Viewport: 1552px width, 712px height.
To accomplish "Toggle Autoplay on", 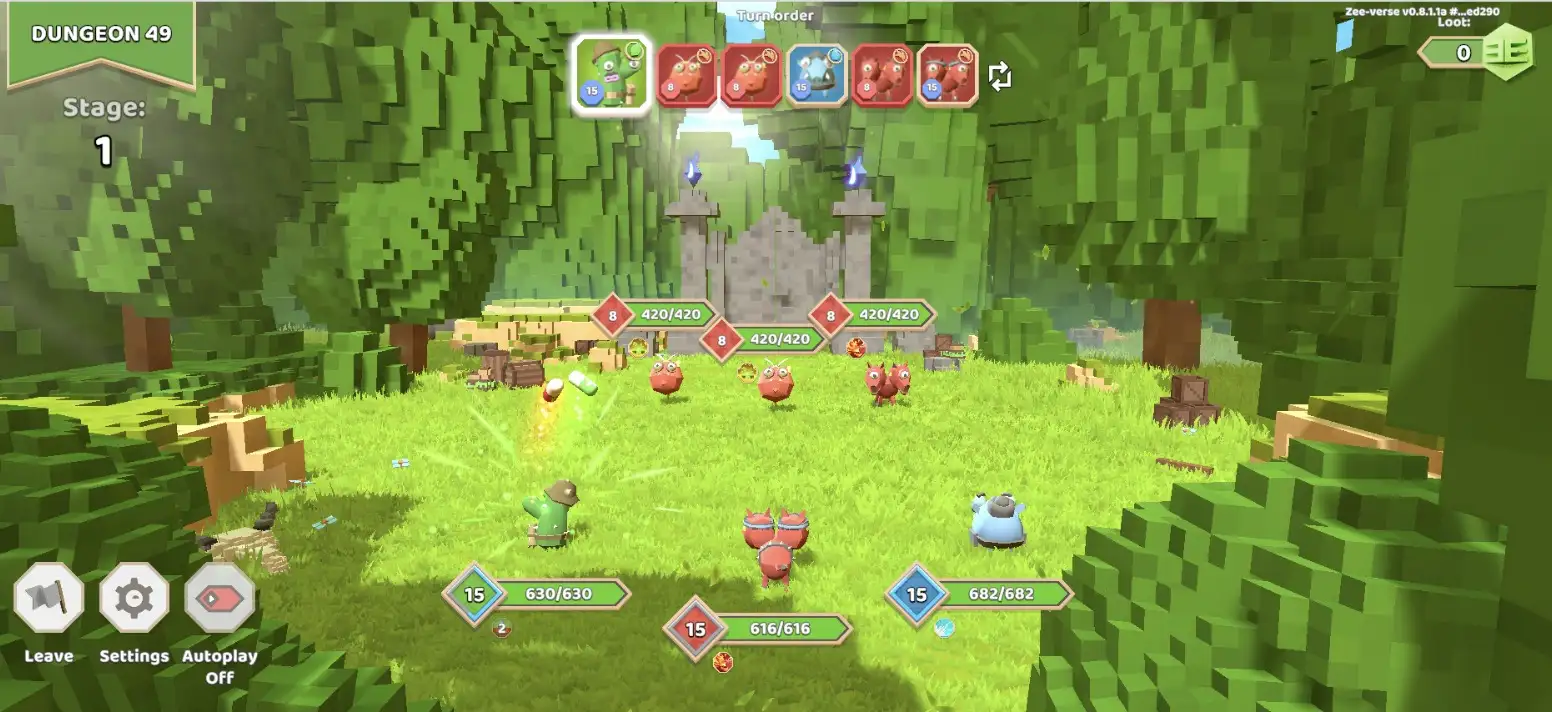I will pos(220,598).
